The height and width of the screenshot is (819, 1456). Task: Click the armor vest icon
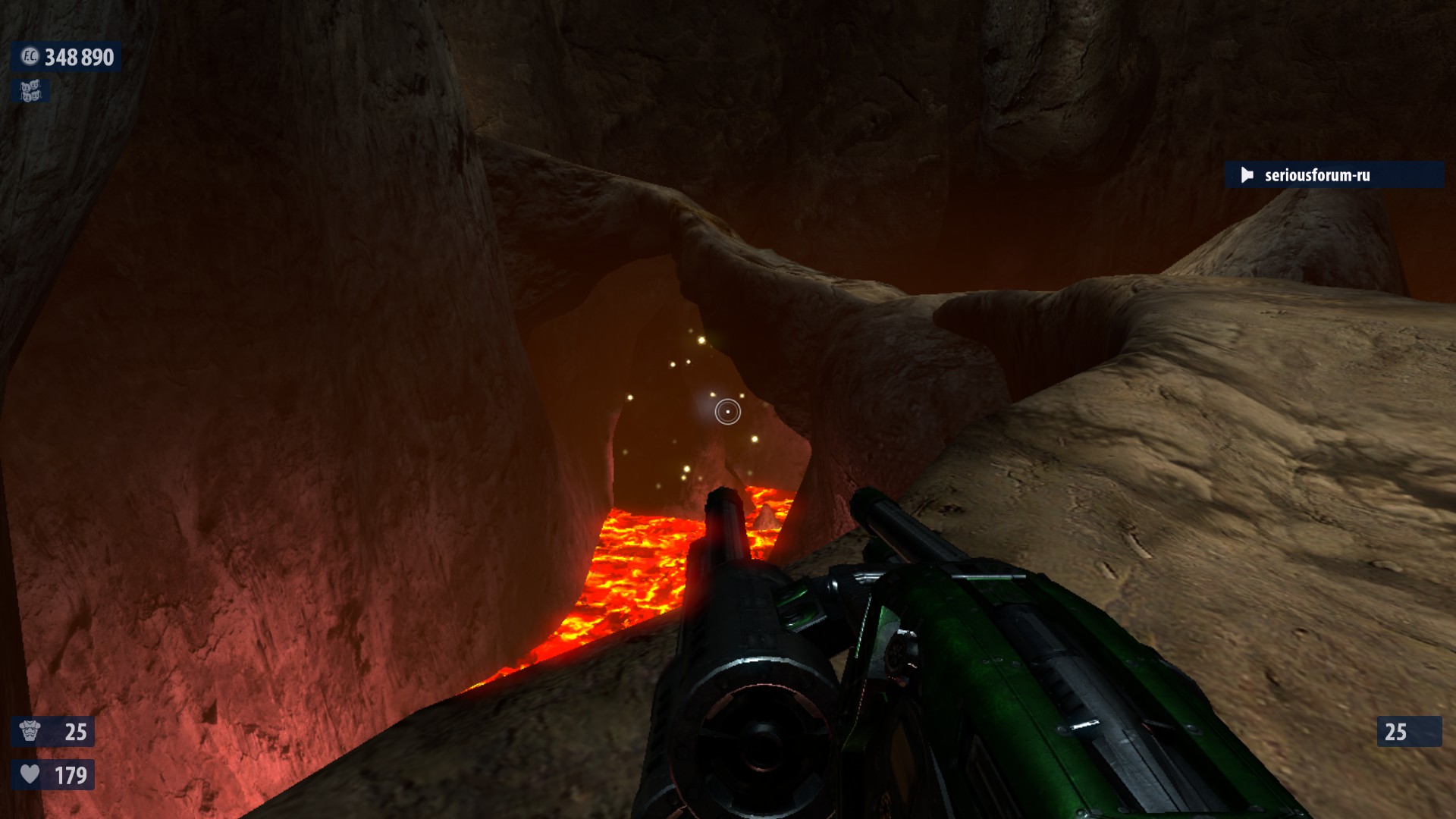30,731
